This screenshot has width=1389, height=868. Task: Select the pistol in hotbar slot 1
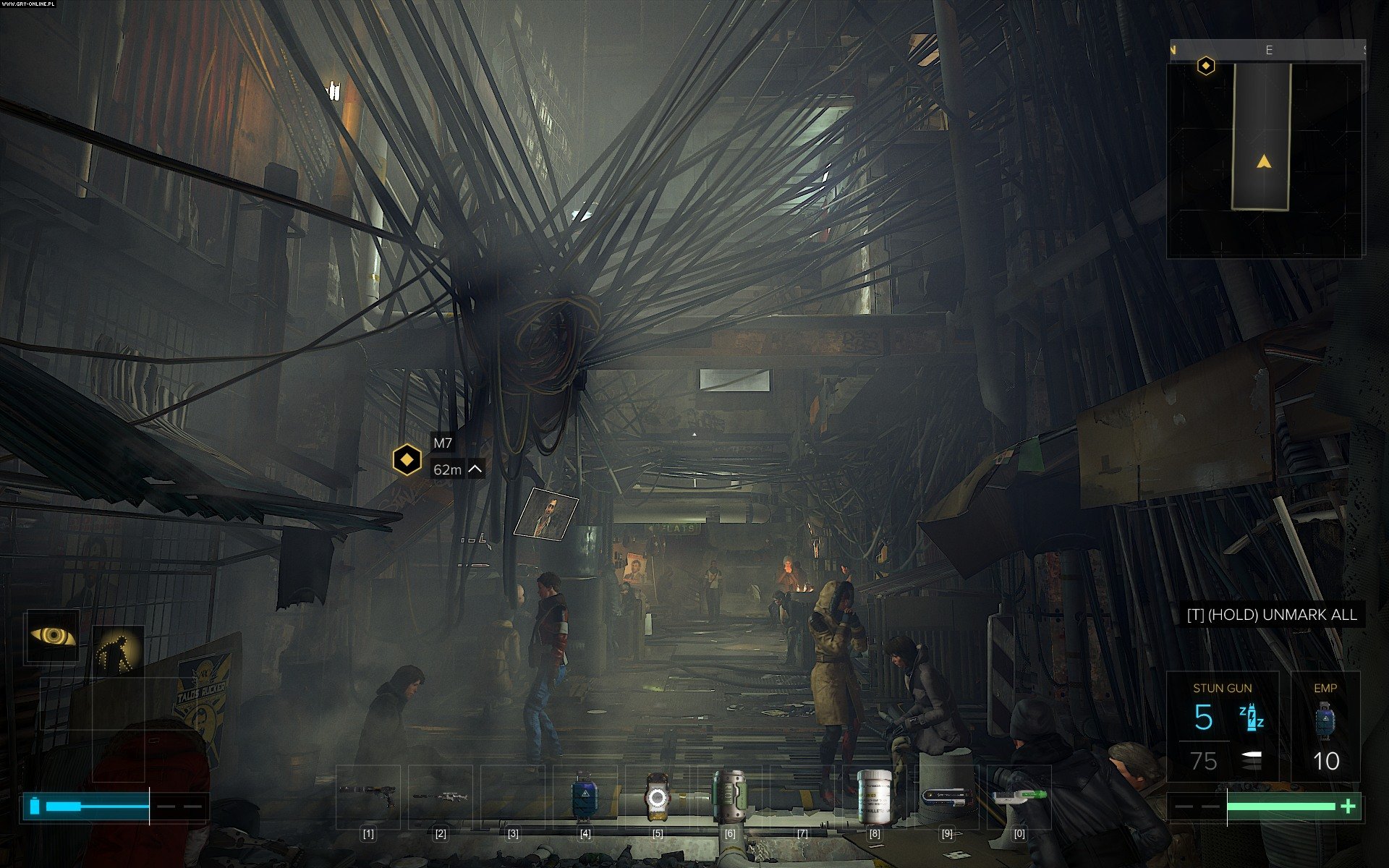pyautogui.click(x=368, y=796)
